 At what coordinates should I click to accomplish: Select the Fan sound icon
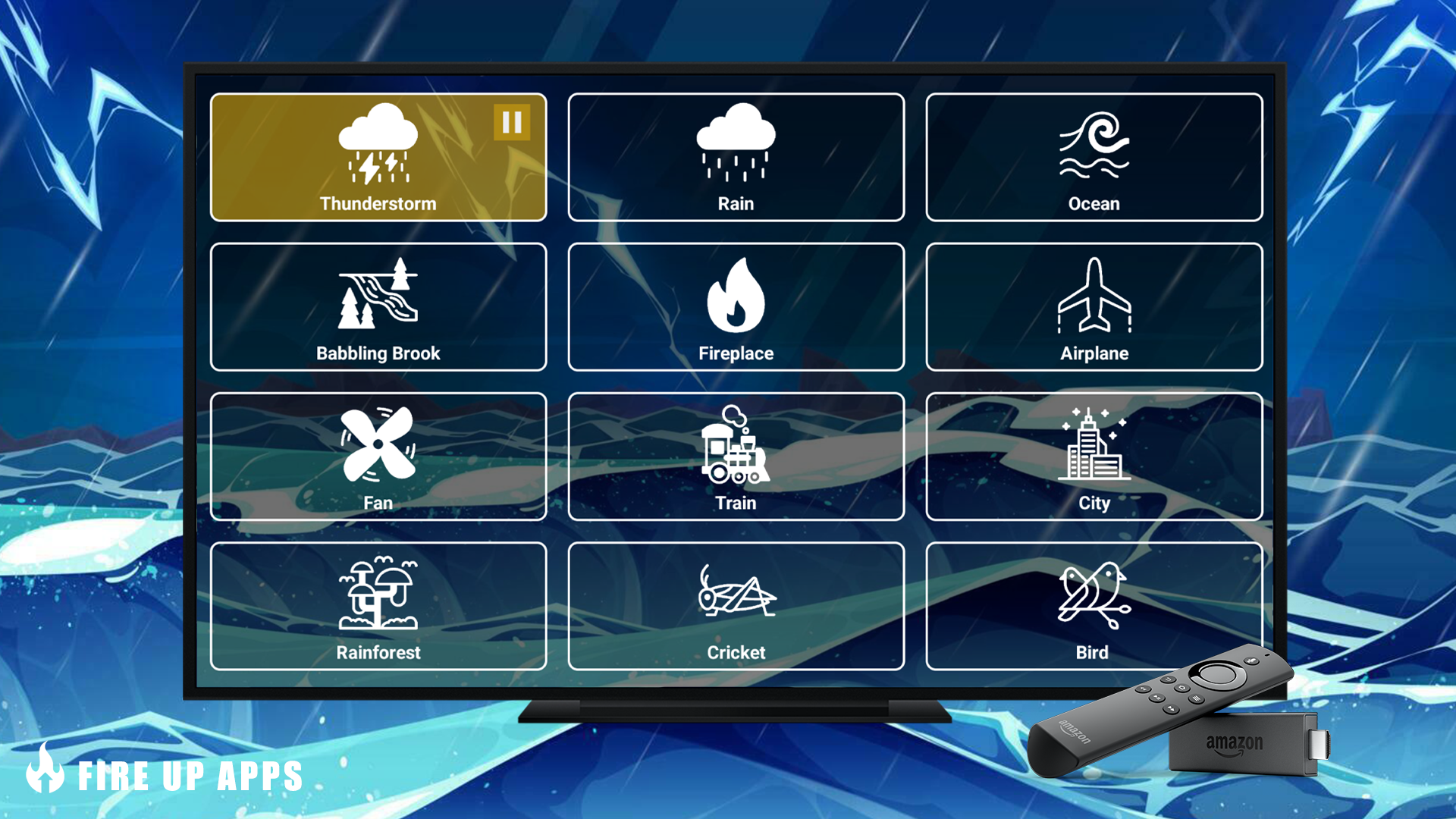[x=378, y=444]
